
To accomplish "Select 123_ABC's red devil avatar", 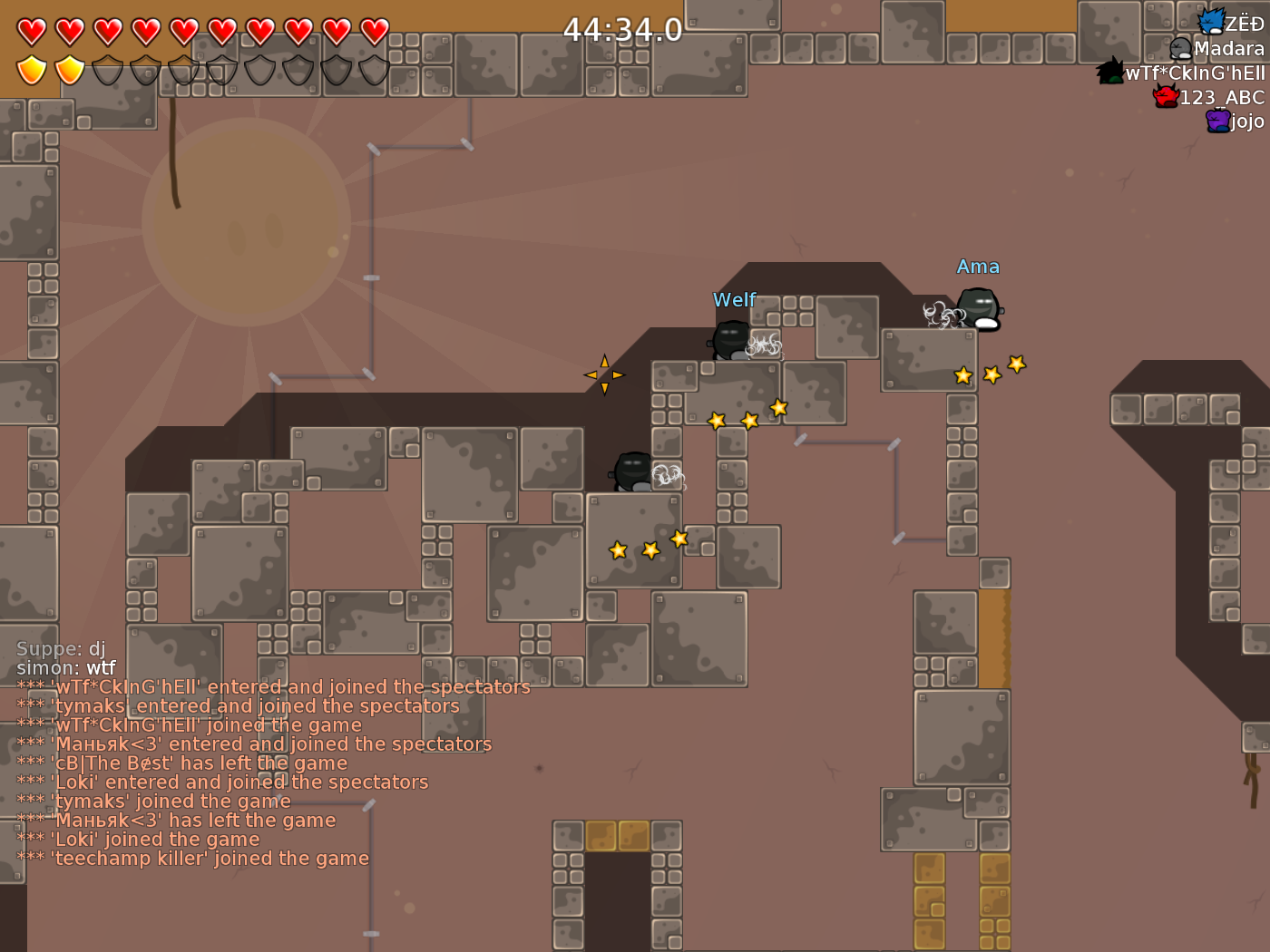I will point(1164,96).
